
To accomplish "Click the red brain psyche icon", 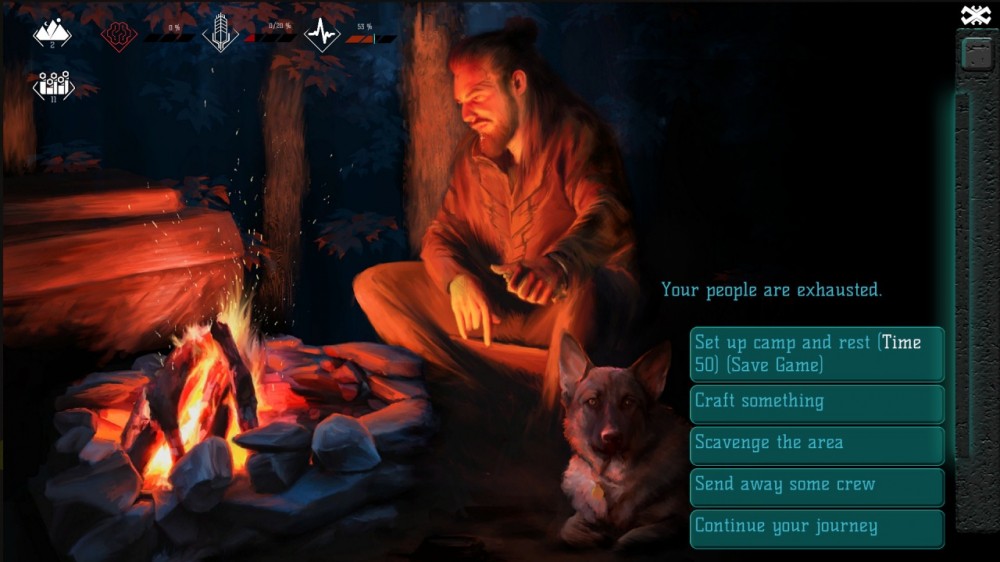I will tap(119, 35).
